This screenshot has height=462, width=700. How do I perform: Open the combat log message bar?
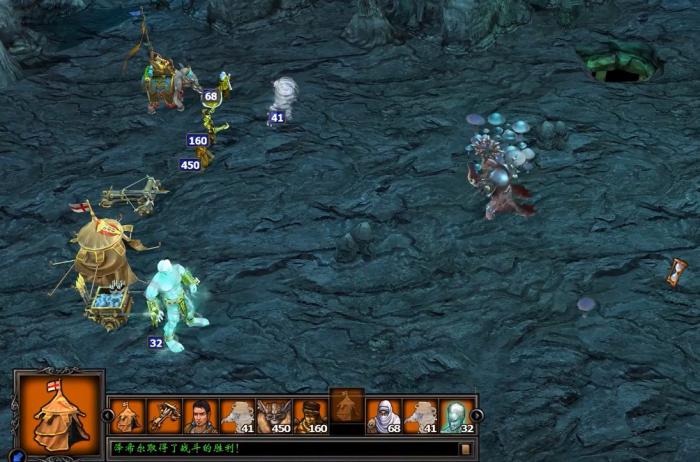click(x=280, y=448)
